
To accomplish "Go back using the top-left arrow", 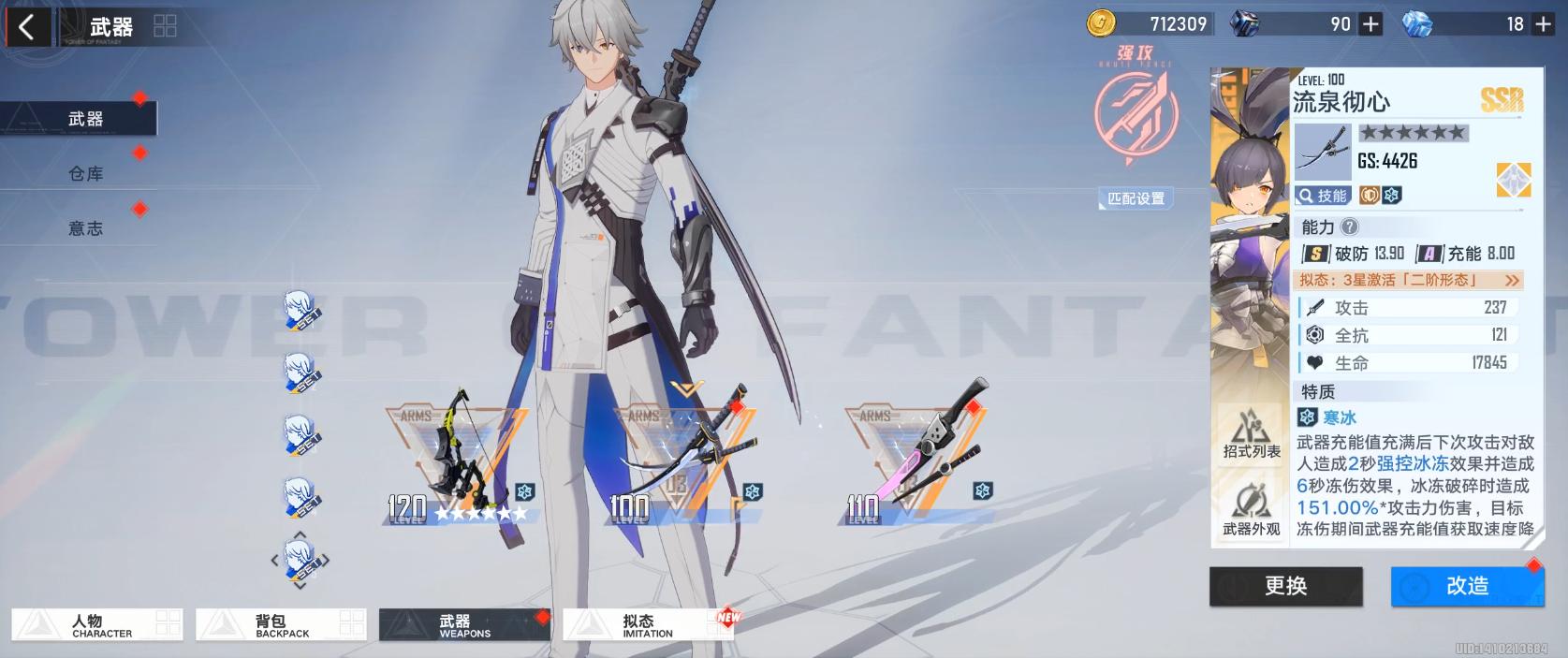I will tap(26, 26).
